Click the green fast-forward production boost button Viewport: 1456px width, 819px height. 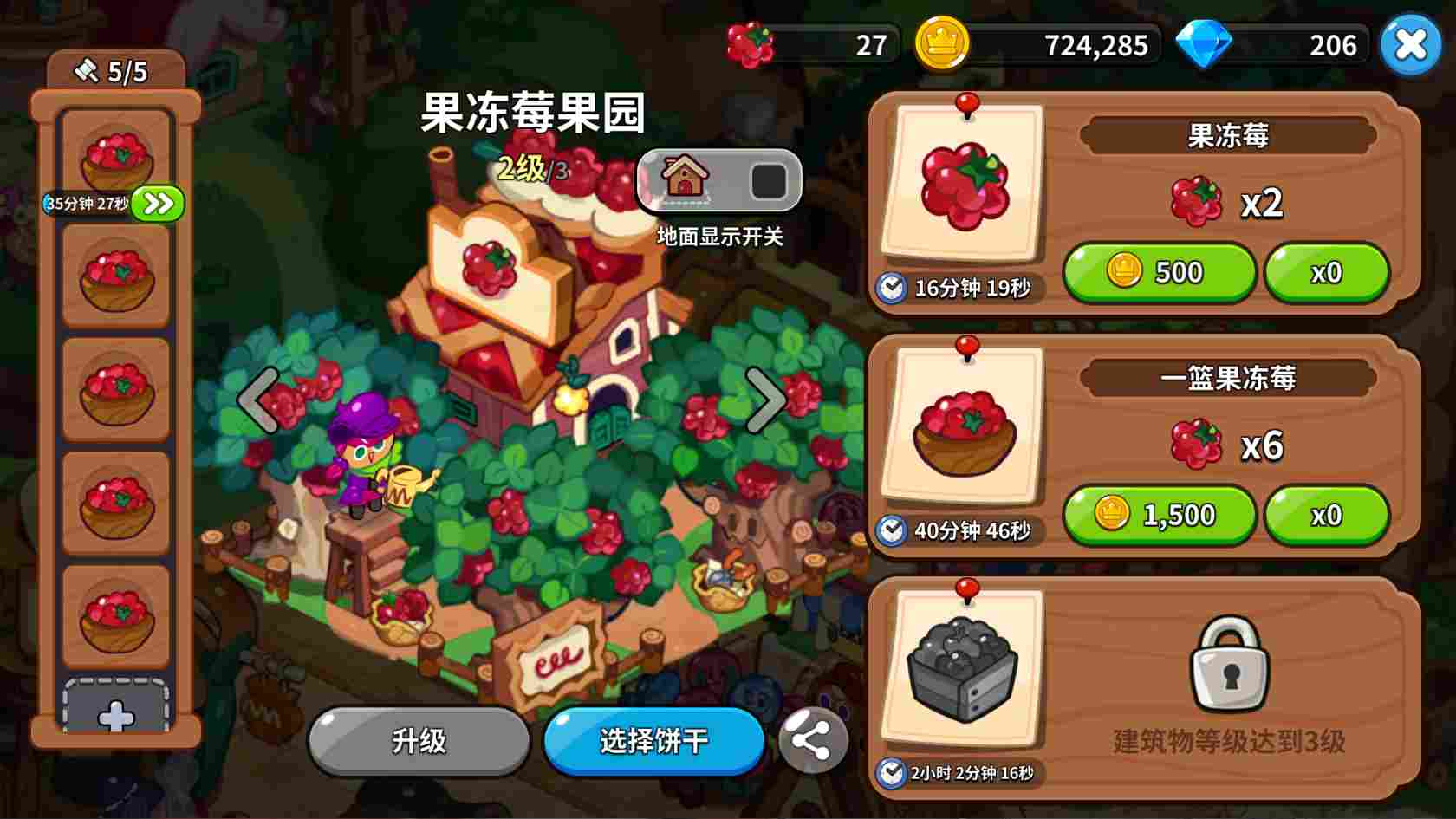[156, 202]
